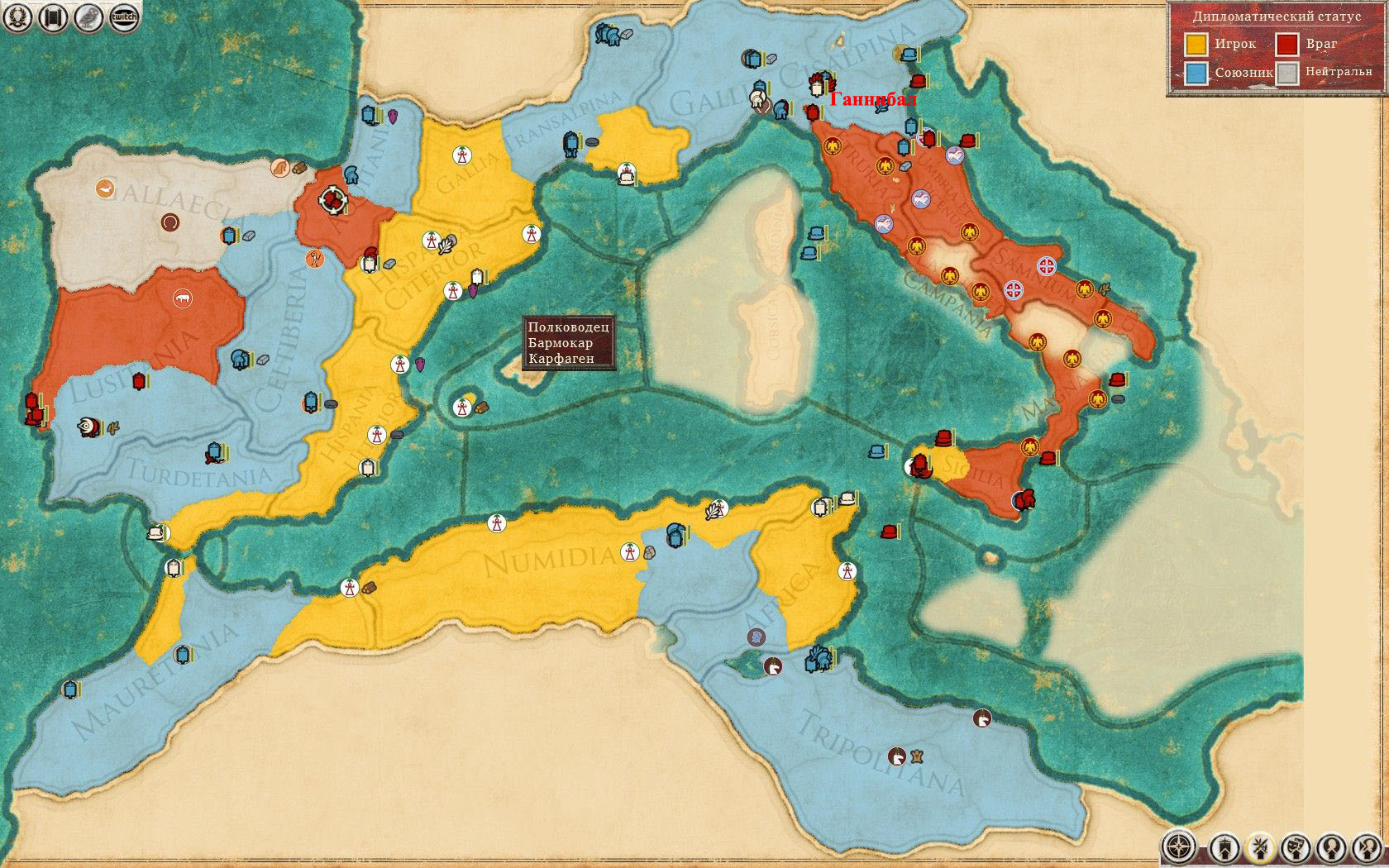This screenshot has height=868, width=1389.
Task: Click the yellow Игрок legend swatch
Action: click(x=1196, y=44)
